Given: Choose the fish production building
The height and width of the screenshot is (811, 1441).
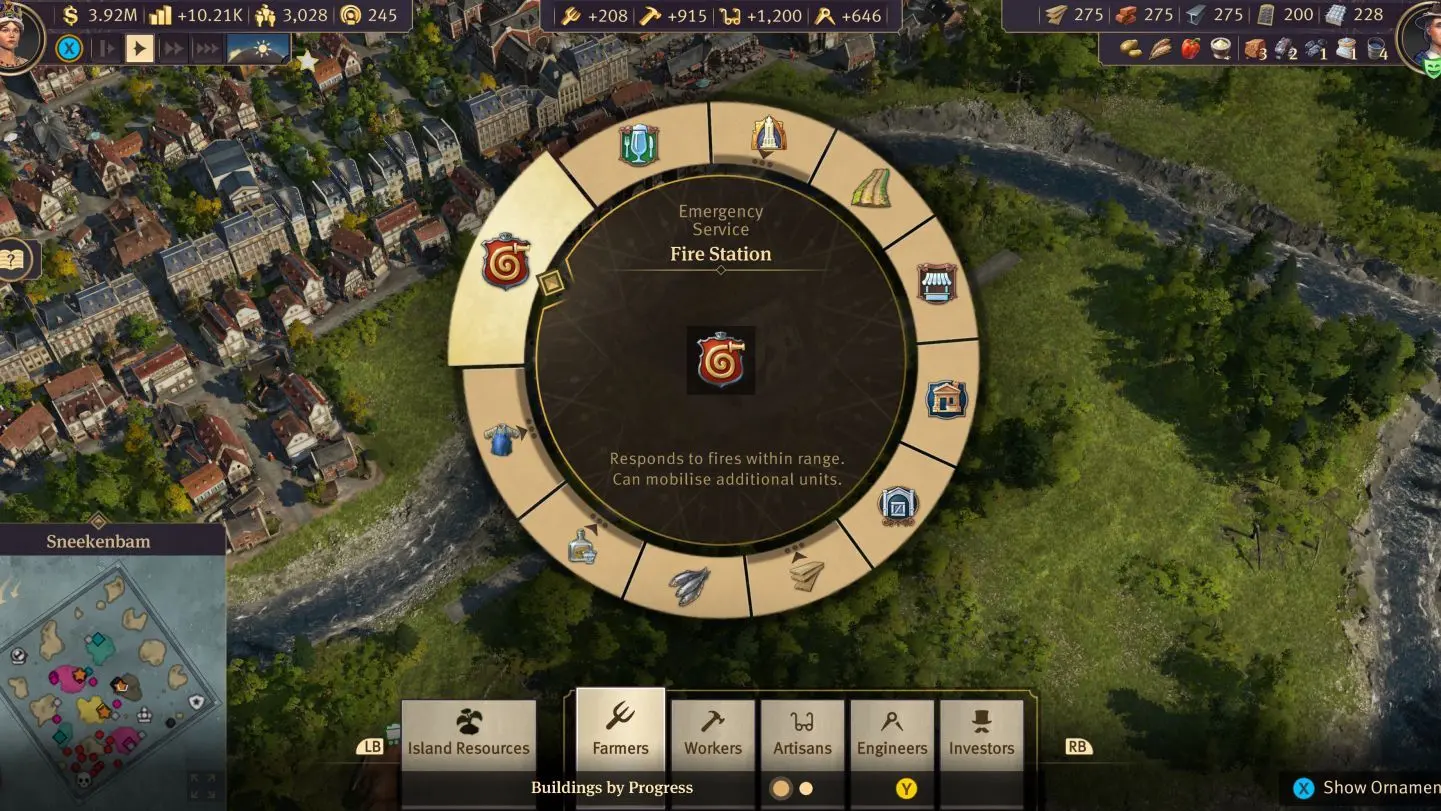Looking at the screenshot, I should [689, 585].
